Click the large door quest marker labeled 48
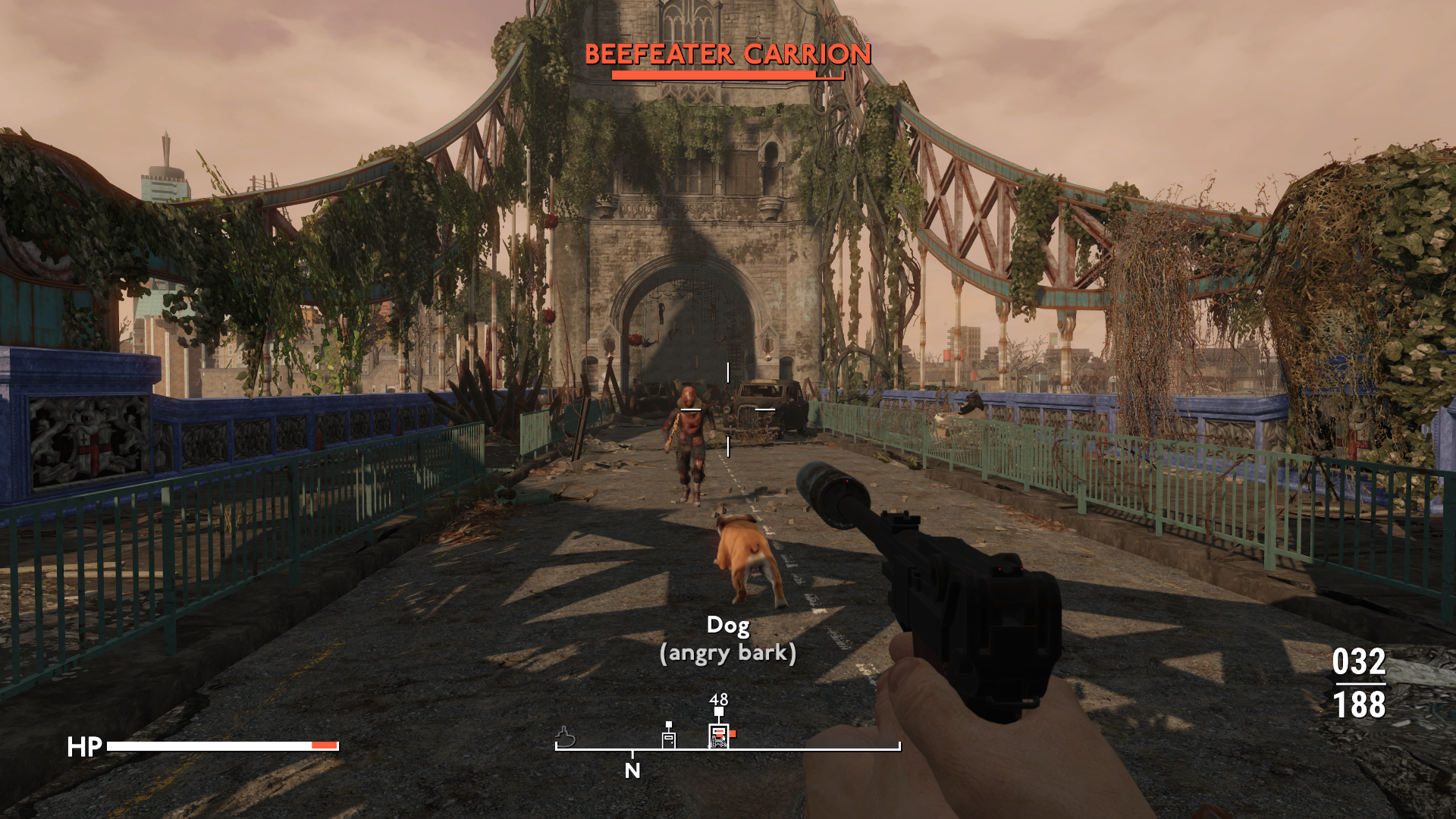1456x819 pixels. (718, 735)
